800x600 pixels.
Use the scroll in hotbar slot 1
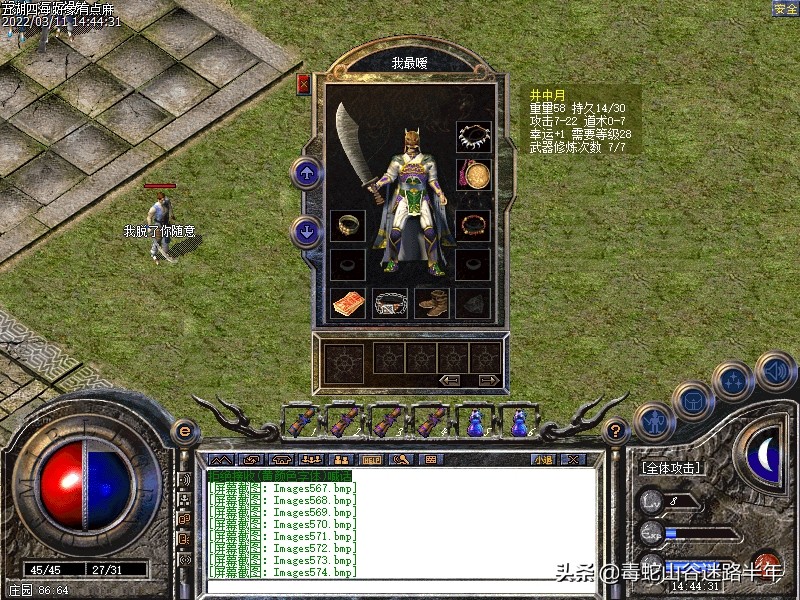click(300, 421)
